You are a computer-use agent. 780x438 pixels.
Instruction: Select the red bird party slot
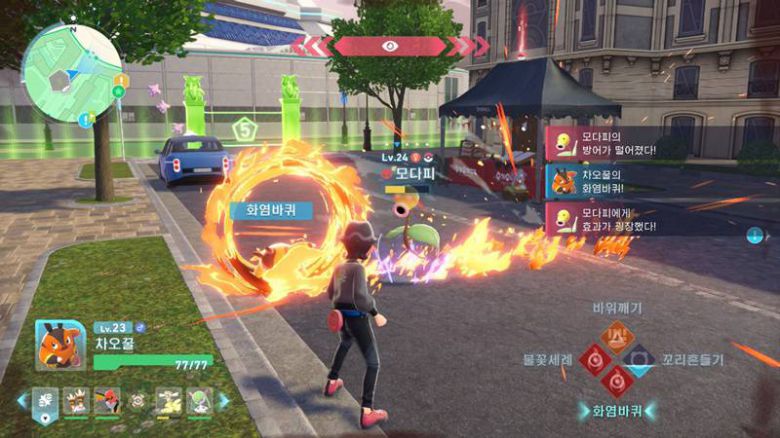pos(107,402)
